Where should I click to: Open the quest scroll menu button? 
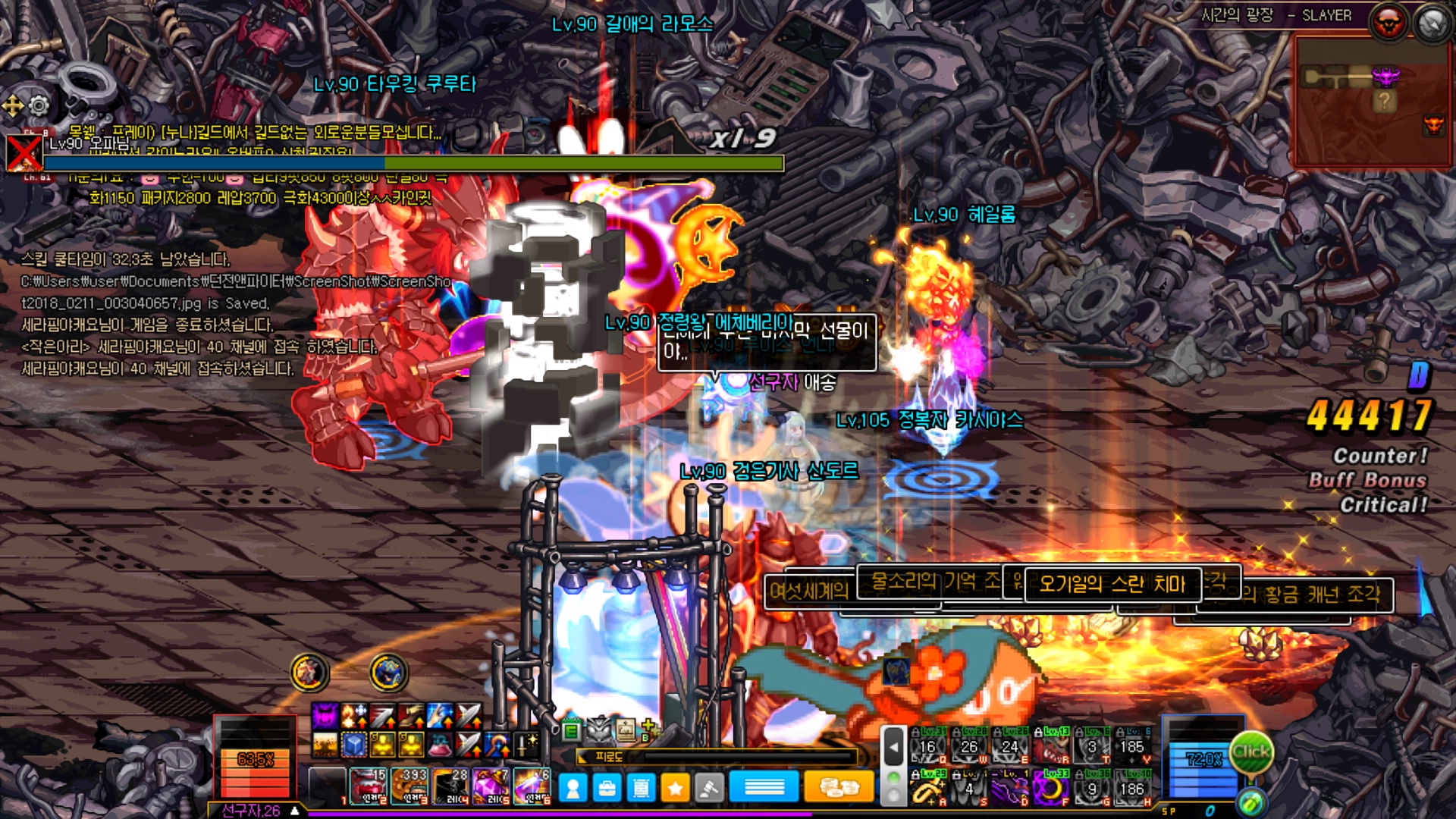[x=641, y=789]
